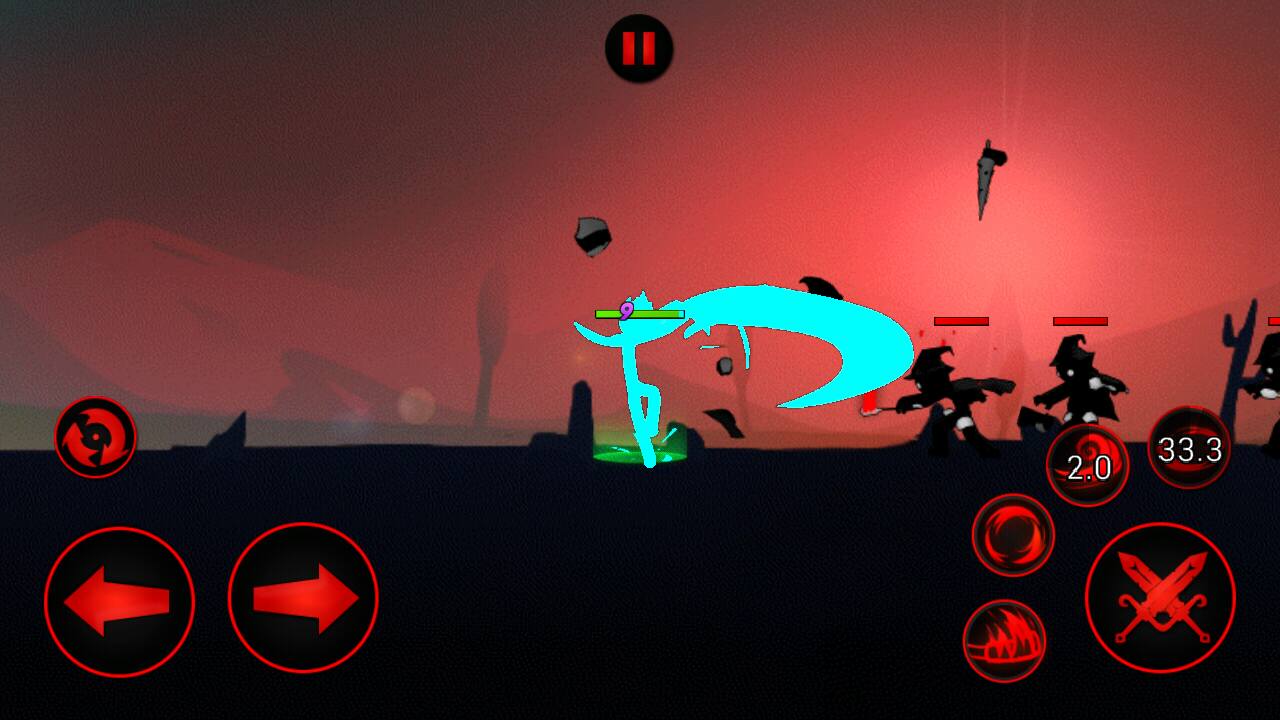1280x720 pixels.
Task: Pause the game with the top button
Action: pyautogui.click(x=639, y=48)
